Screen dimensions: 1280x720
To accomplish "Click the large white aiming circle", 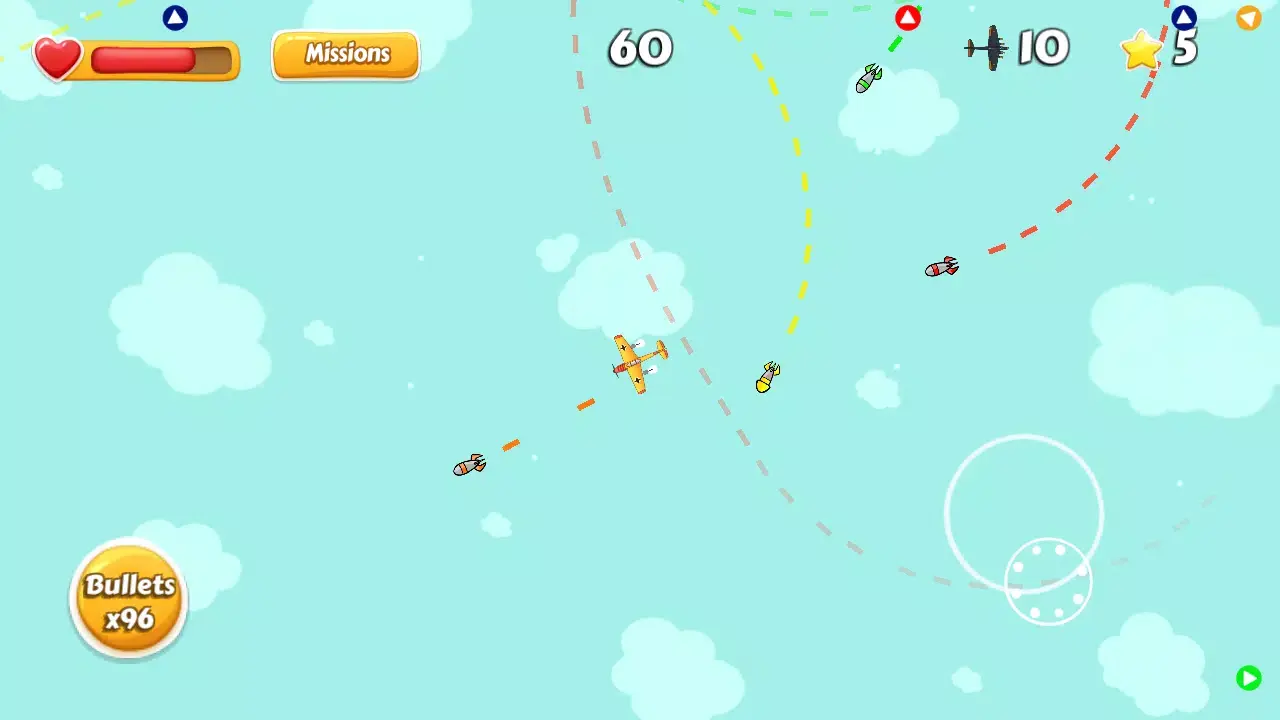I will pyautogui.click(x=1024, y=513).
